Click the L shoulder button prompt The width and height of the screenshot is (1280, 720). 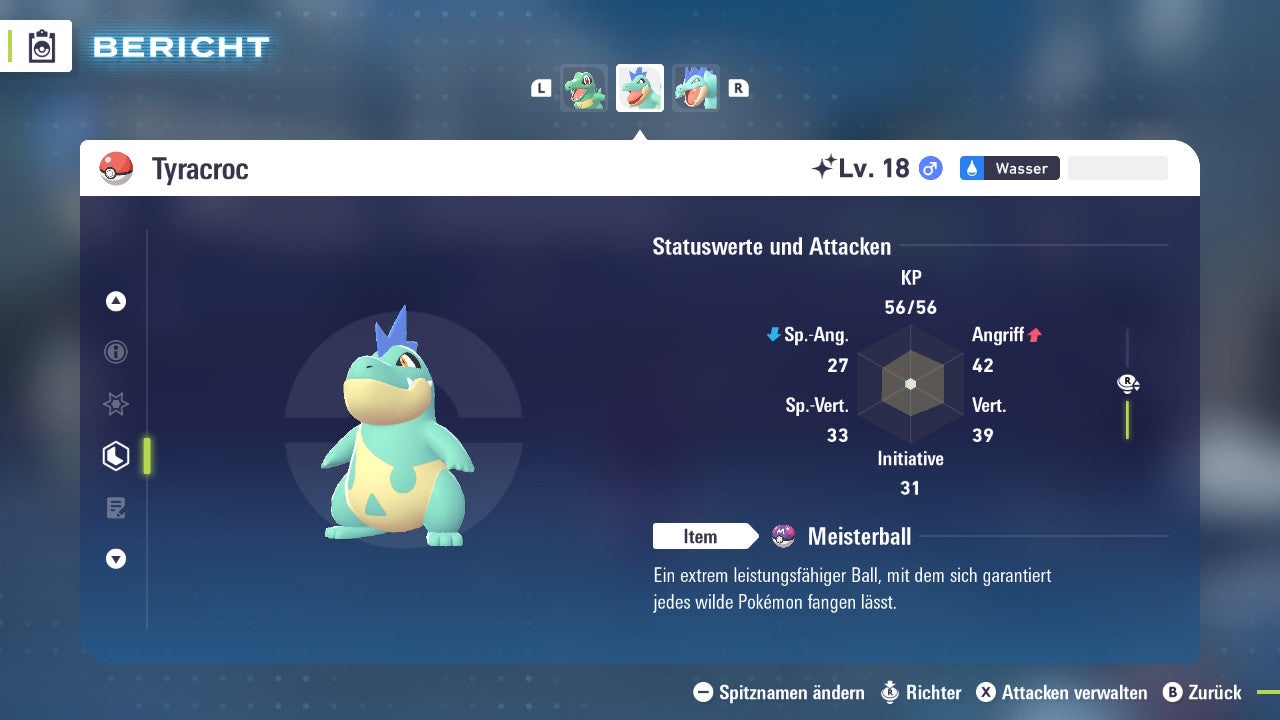pos(540,87)
